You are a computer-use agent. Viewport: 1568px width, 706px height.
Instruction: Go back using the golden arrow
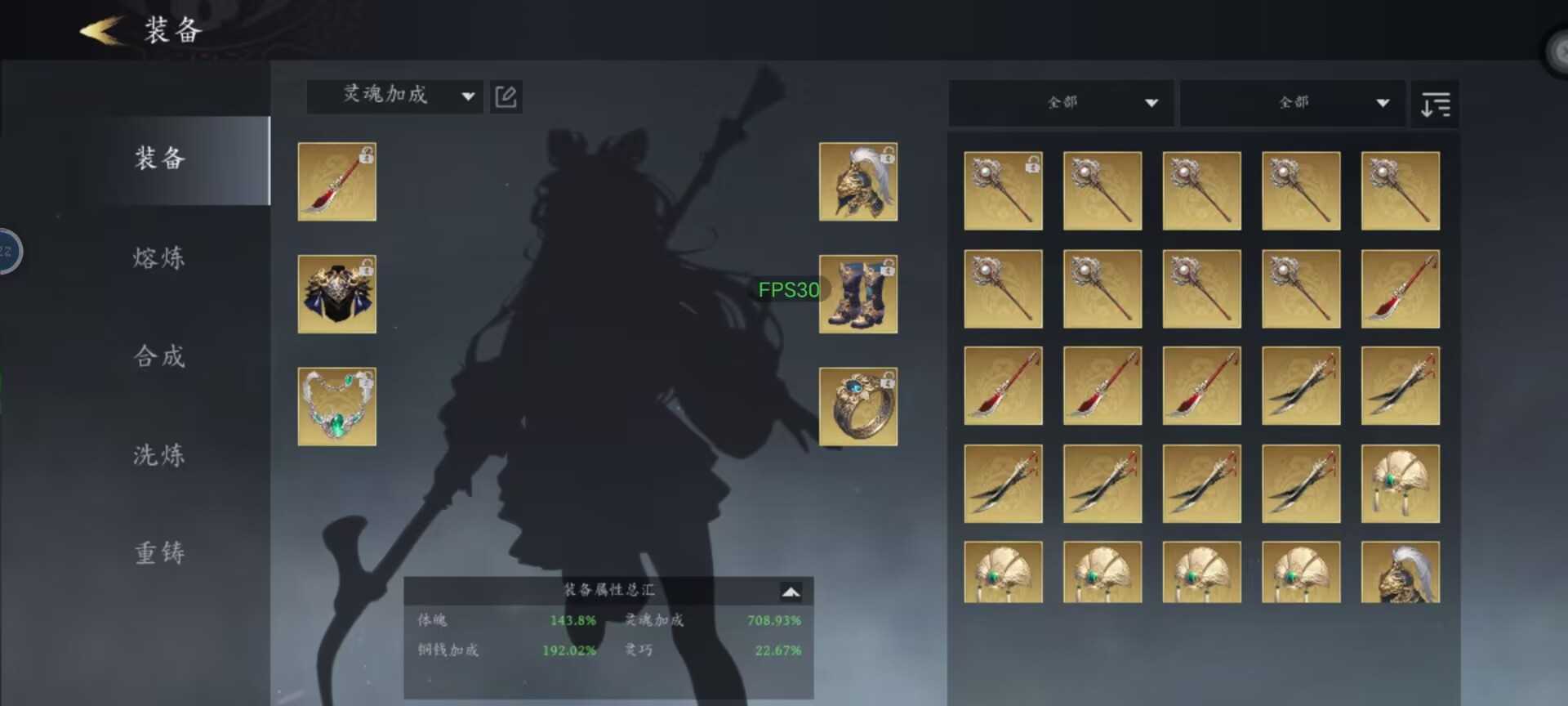[101, 31]
